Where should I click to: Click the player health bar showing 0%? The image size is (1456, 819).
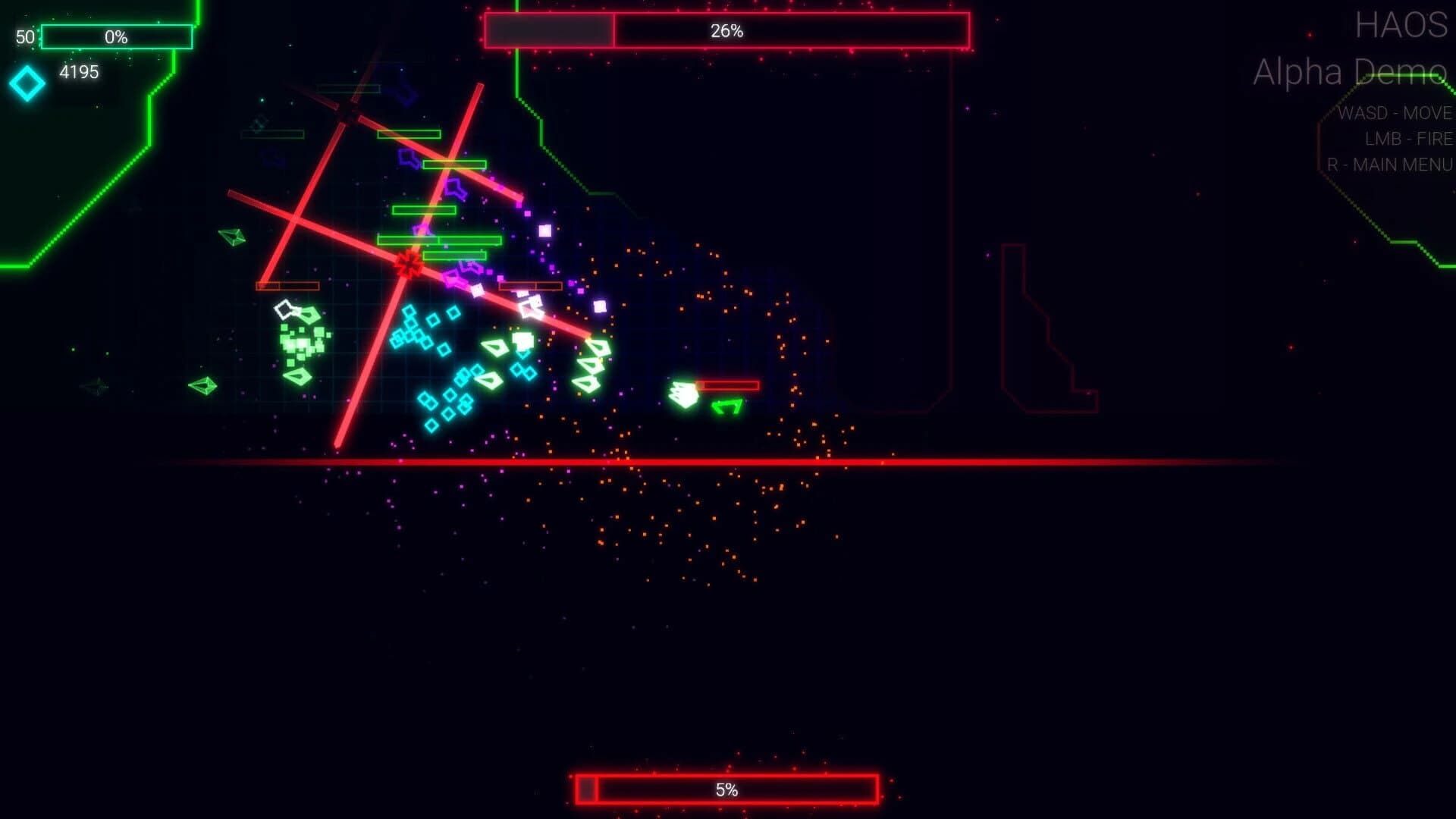(116, 35)
